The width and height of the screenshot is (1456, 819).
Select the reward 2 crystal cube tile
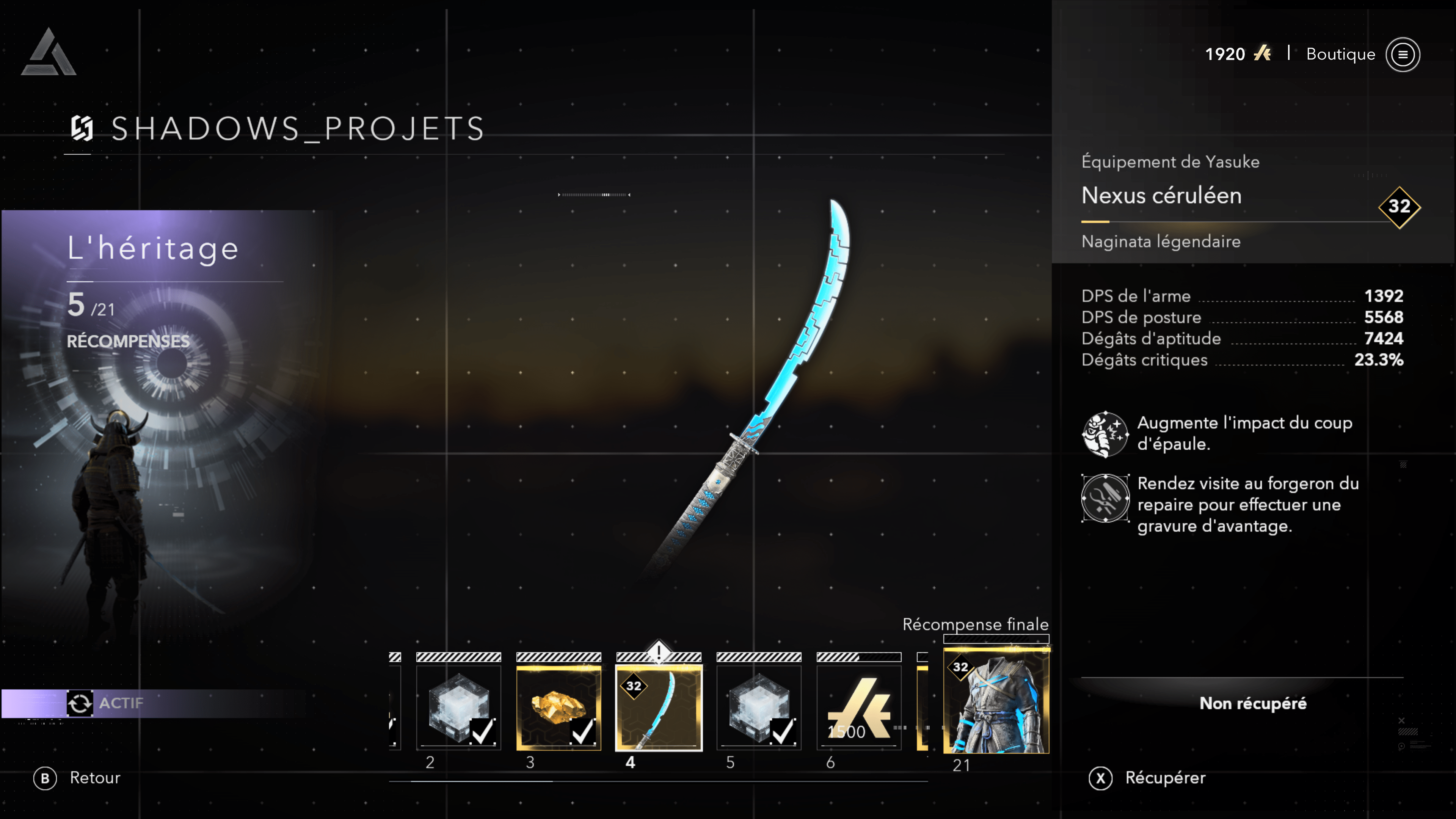458,708
